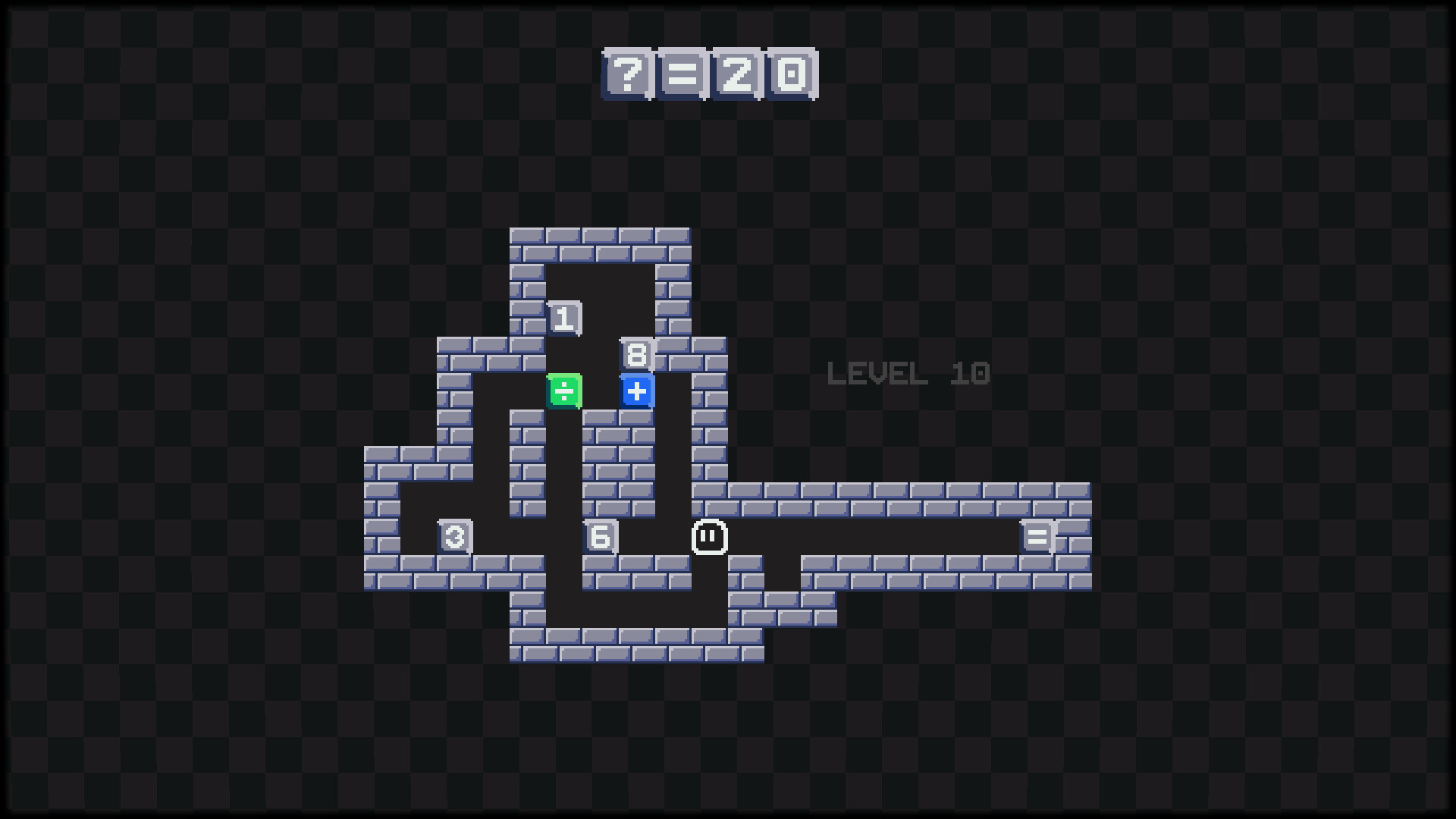The height and width of the screenshot is (819, 1456).
Task: Click the blue plus operator tile
Action: [x=637, y=391]
